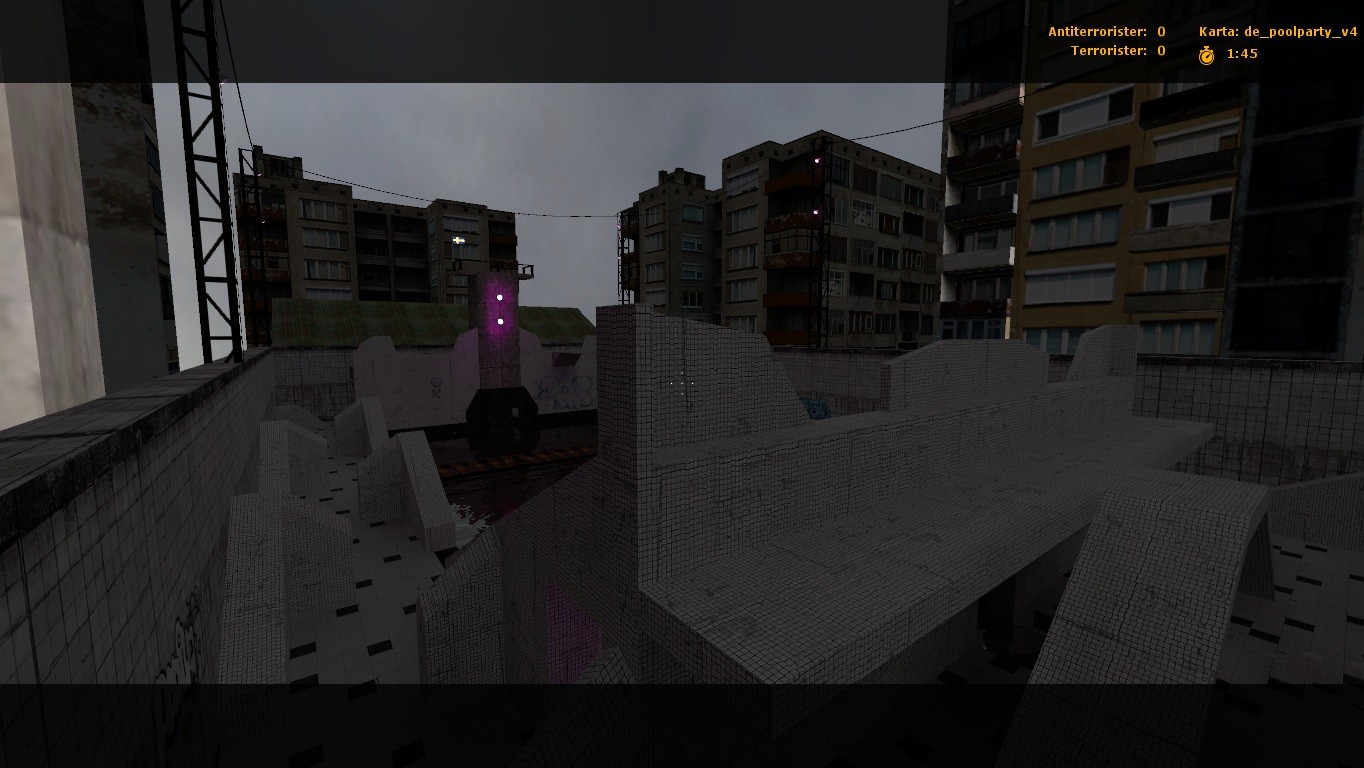Viewport: 1364px width, 768px height.
Task: Select the de_poolparty_v4 map title
Action: click(x=1301, y=31)
